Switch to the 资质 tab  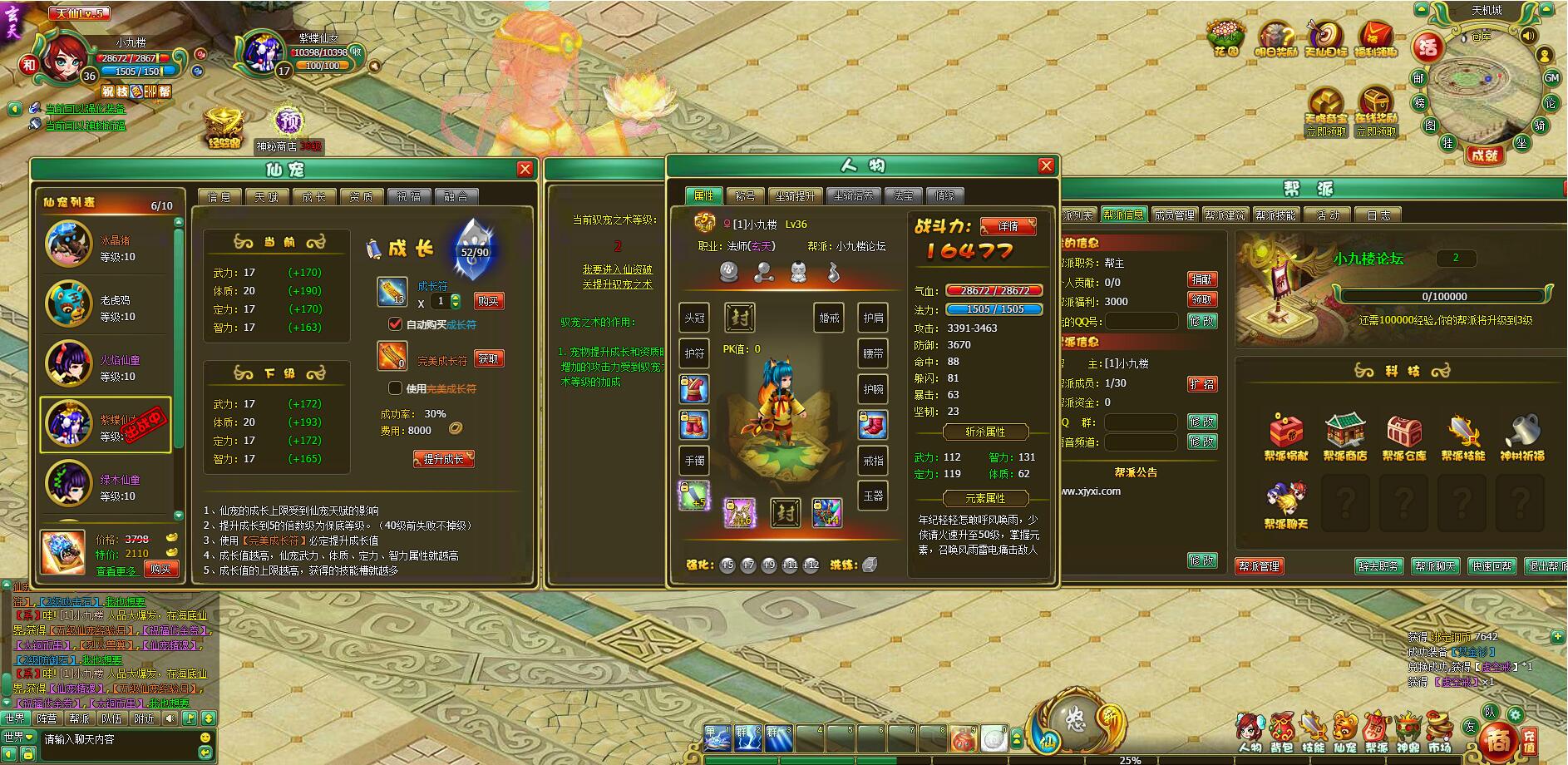tap(362, 196)
